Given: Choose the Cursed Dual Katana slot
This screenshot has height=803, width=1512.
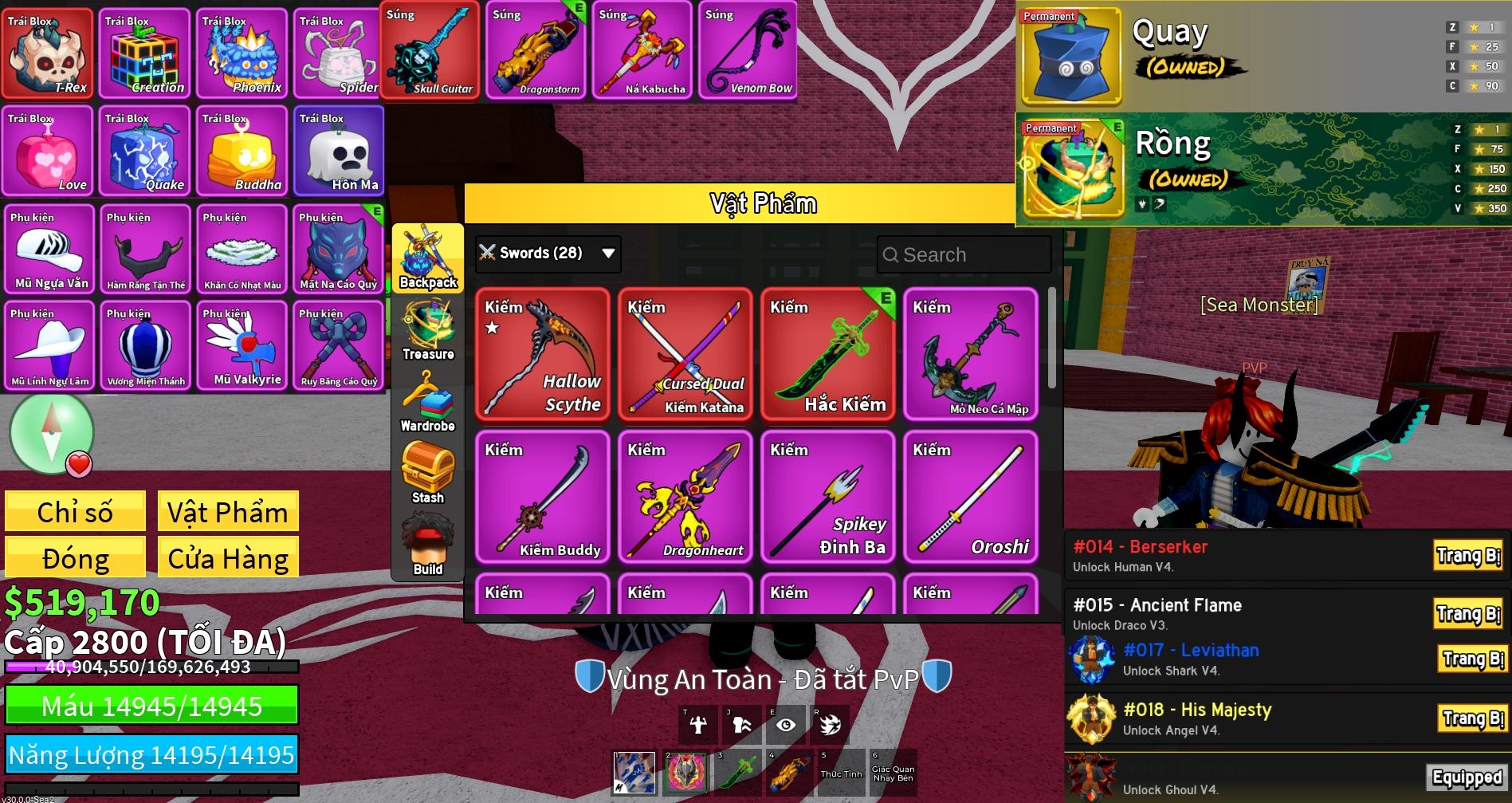Looking at the screenshot, I should [685, 354].
